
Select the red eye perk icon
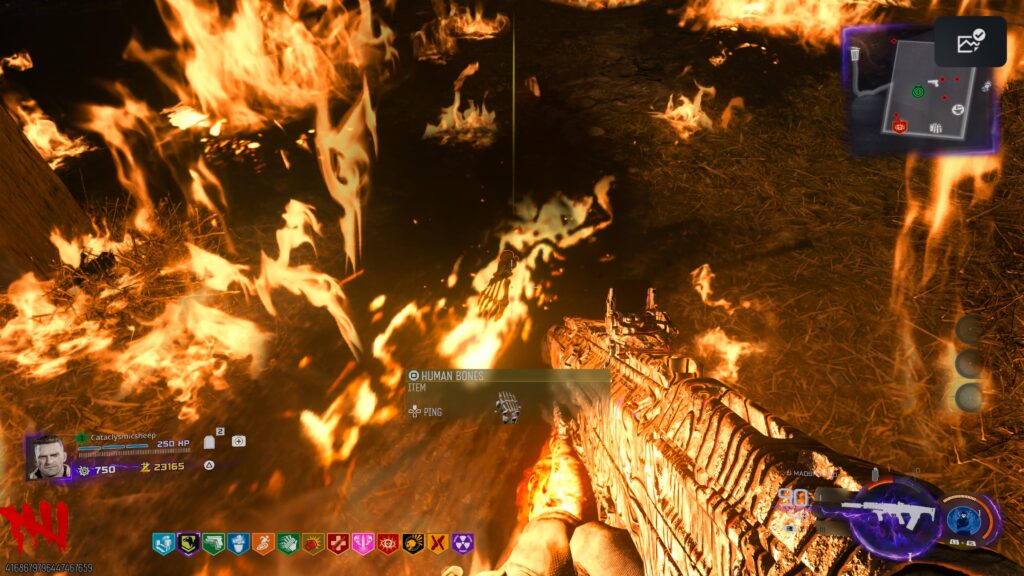click(387, 544)
